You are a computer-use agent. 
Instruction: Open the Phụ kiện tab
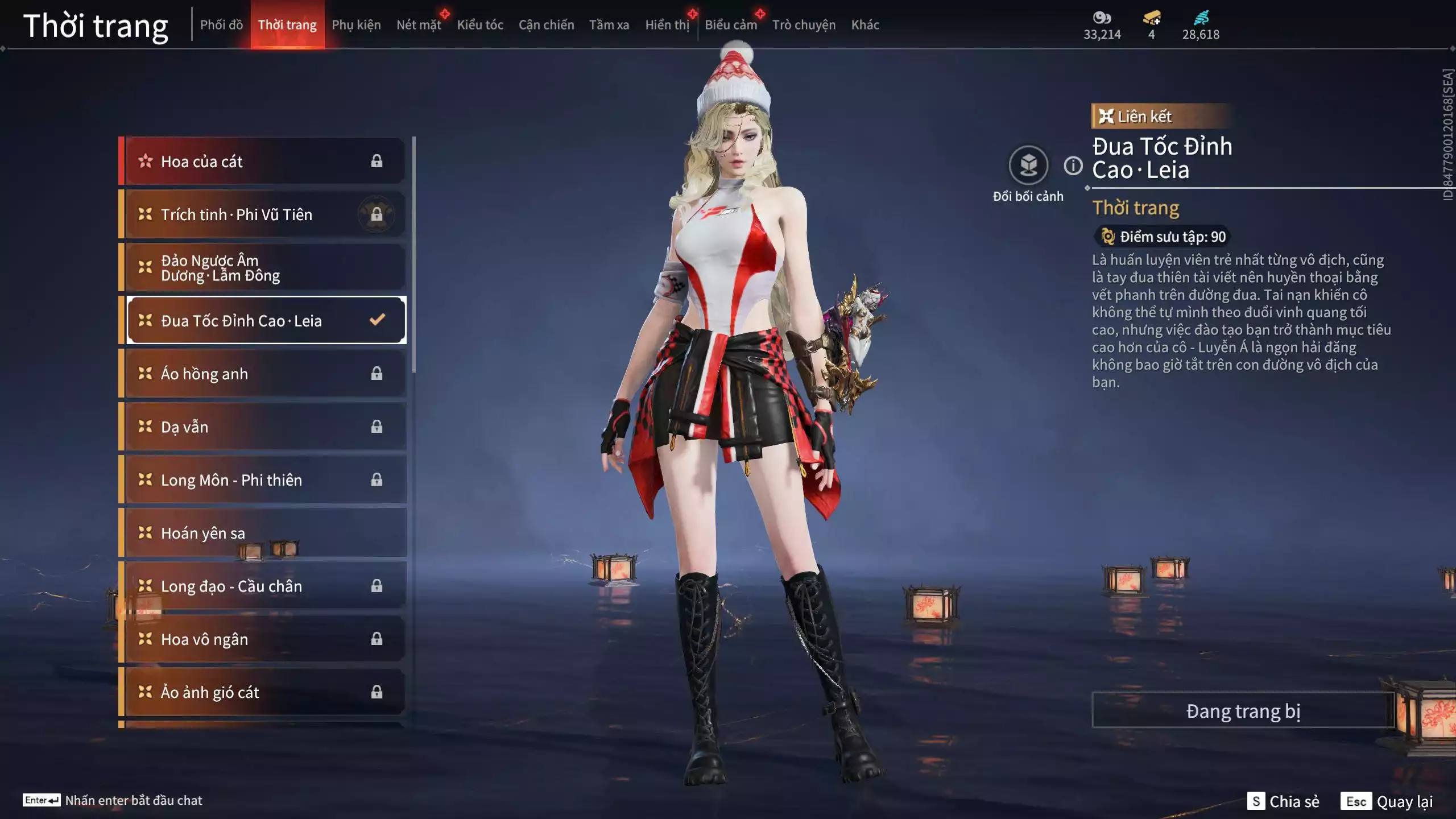tap(356, 25)
